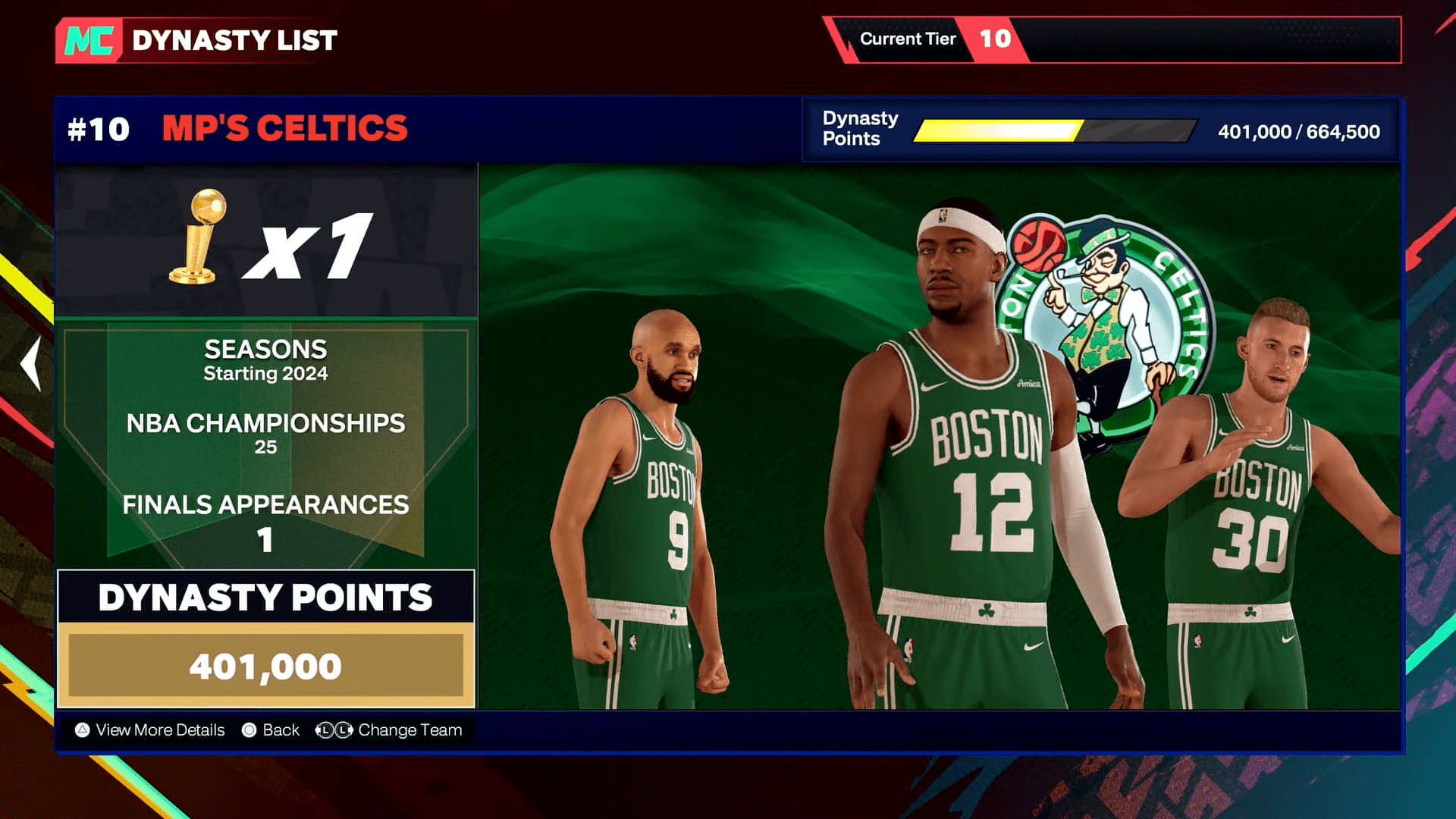Click Back to previous screen
This screenshot has width=1456, height=819.
(281, 730)
